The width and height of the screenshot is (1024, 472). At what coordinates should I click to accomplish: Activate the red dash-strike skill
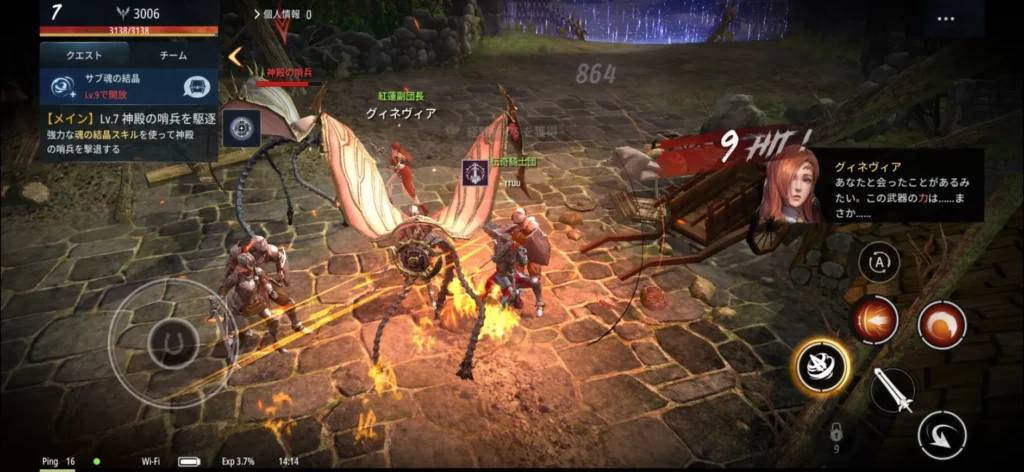(874, 322)
